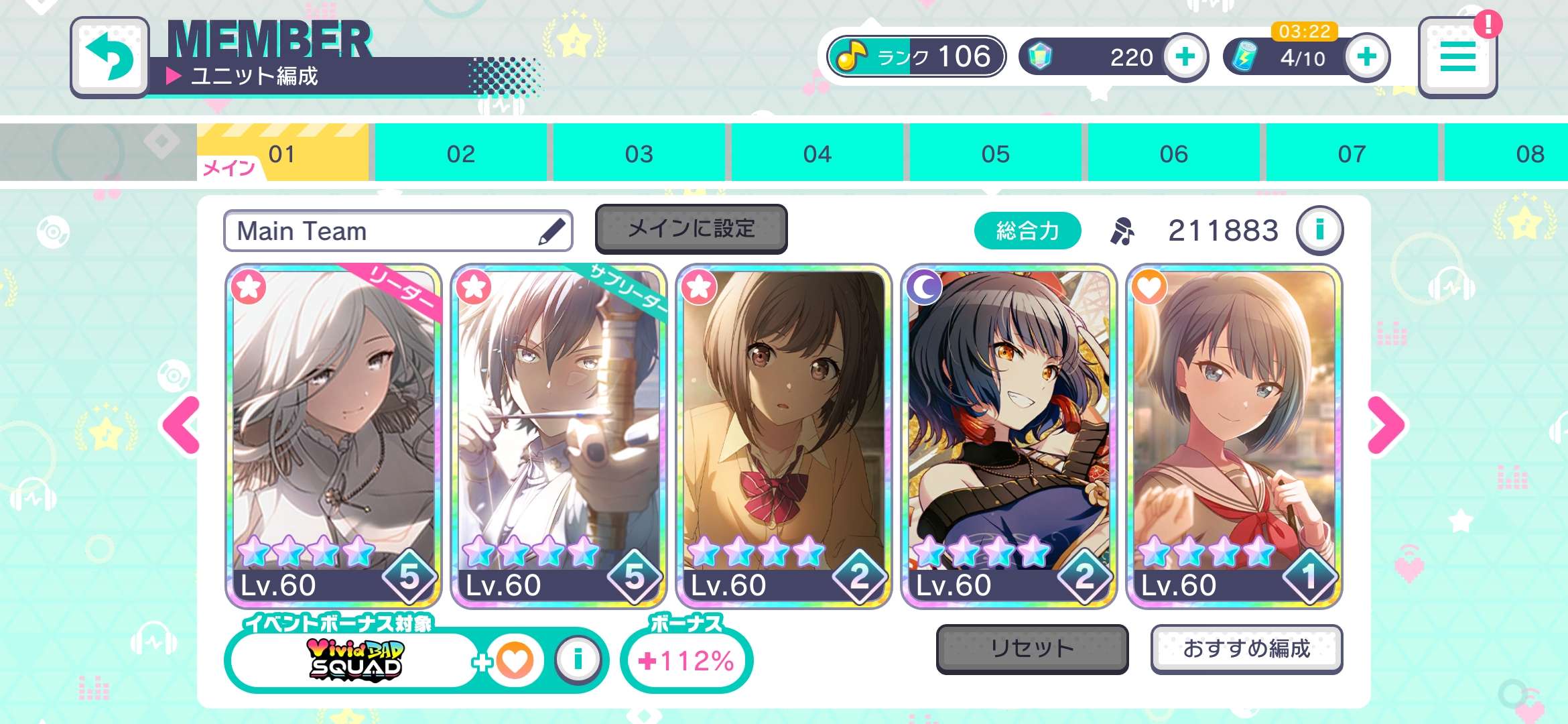The image size is (1568, 724).
Task: Switch to unit tab 06
Action: (1173, 154)
